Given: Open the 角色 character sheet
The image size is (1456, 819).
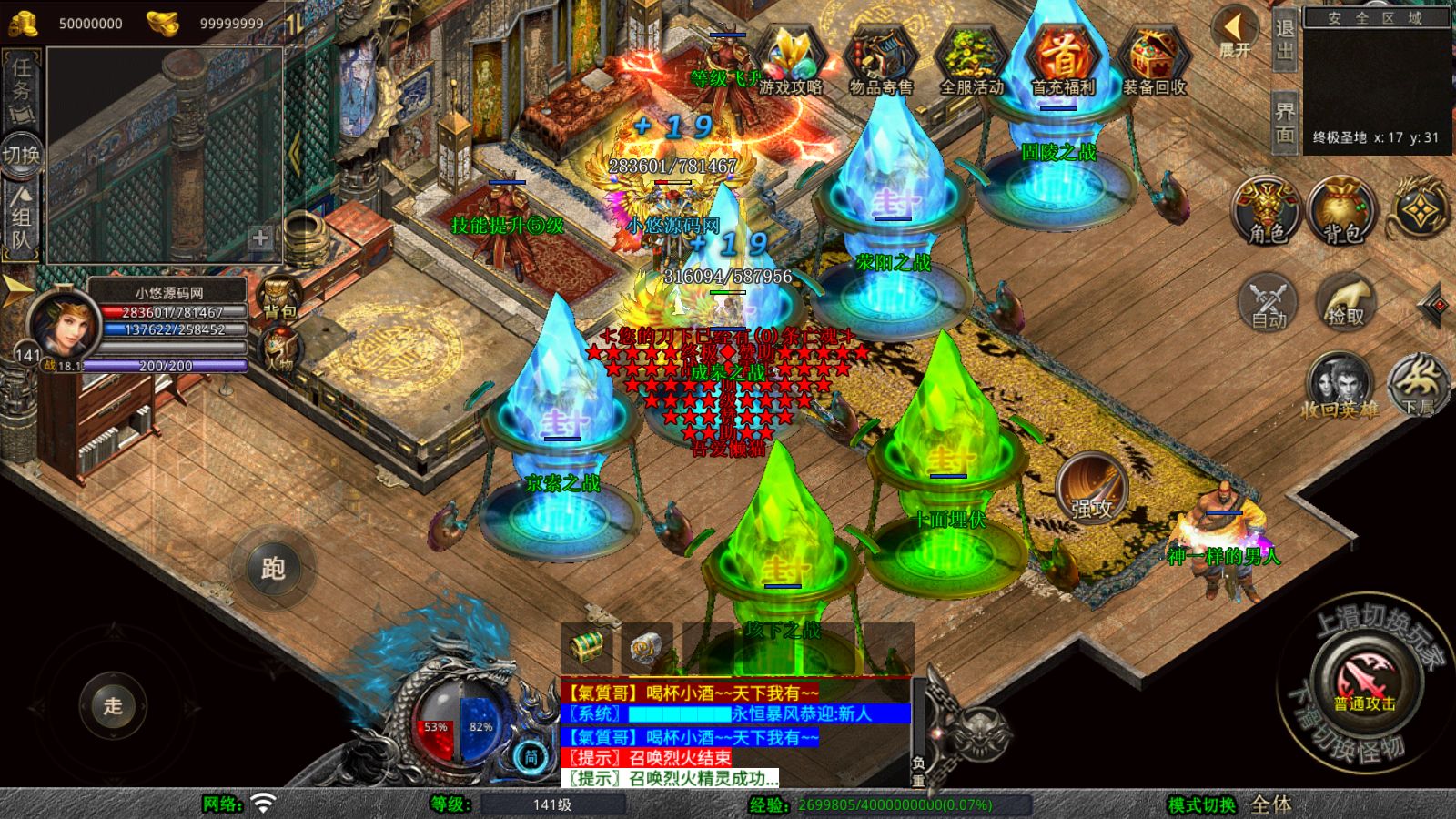Looking at the screenshot, I should [x=1267, y=211].
